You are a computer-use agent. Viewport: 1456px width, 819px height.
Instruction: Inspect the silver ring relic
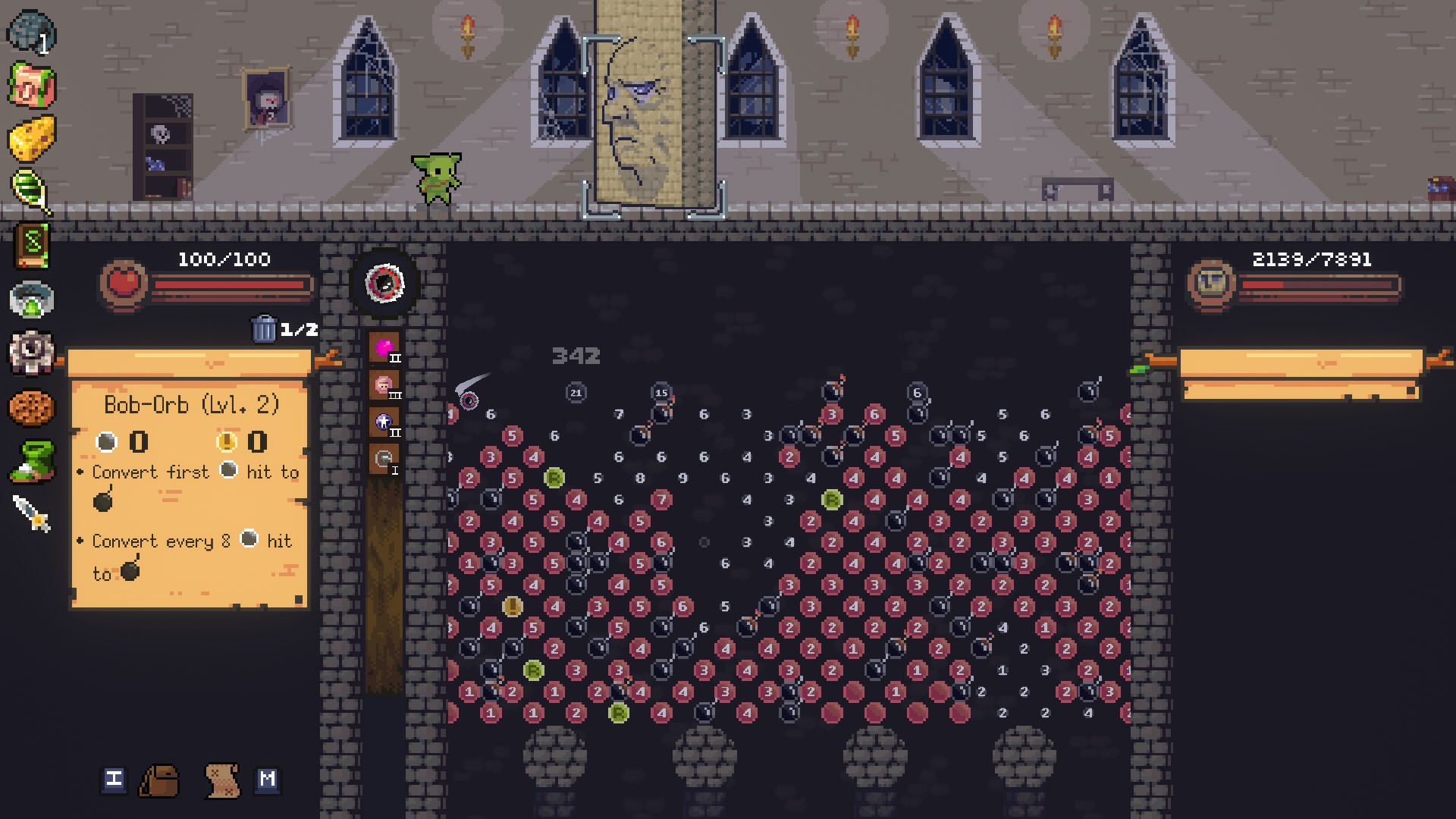click(31, 300)
